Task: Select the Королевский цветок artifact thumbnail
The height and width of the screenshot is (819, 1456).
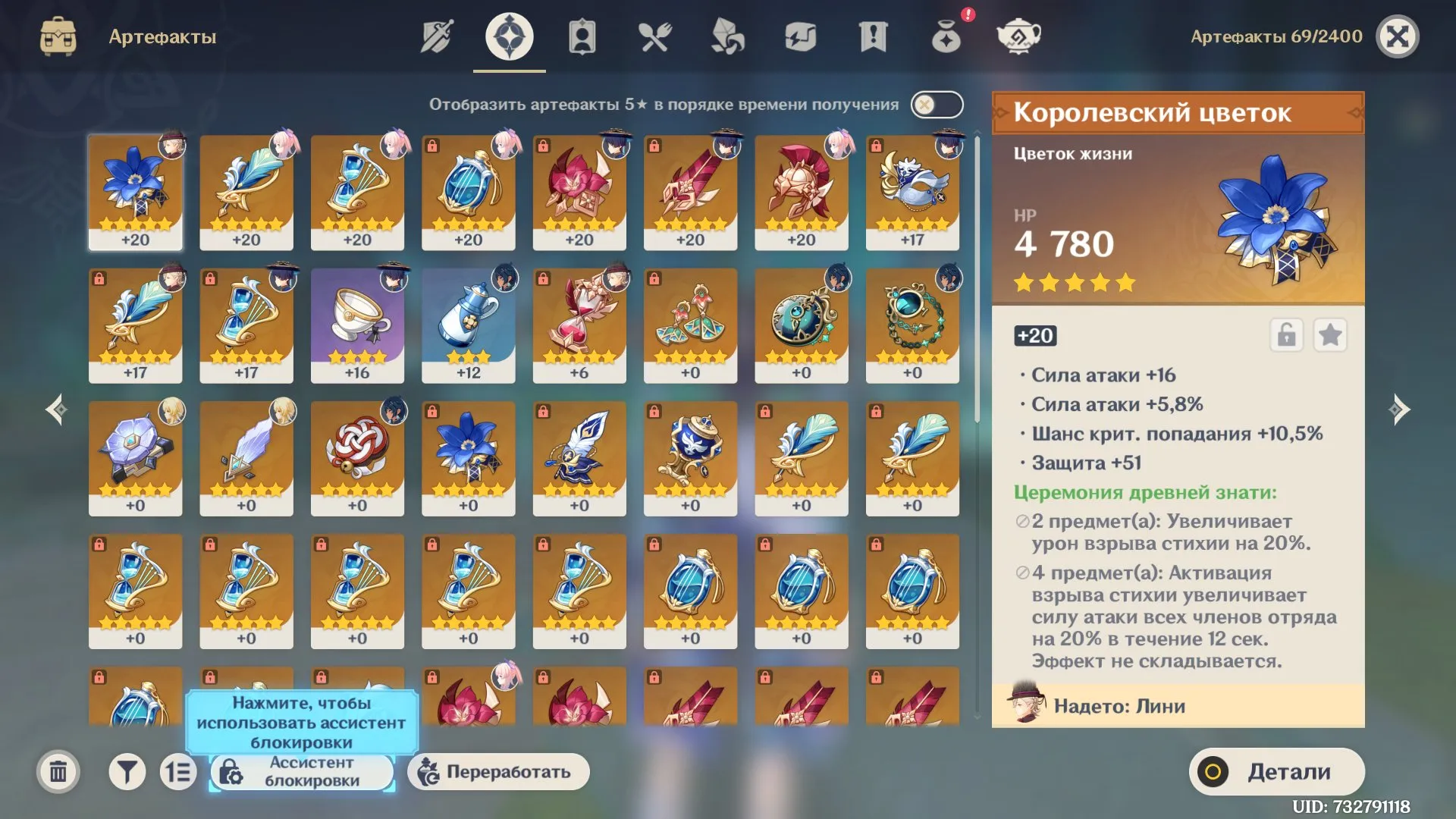Action: coord(135,191)
